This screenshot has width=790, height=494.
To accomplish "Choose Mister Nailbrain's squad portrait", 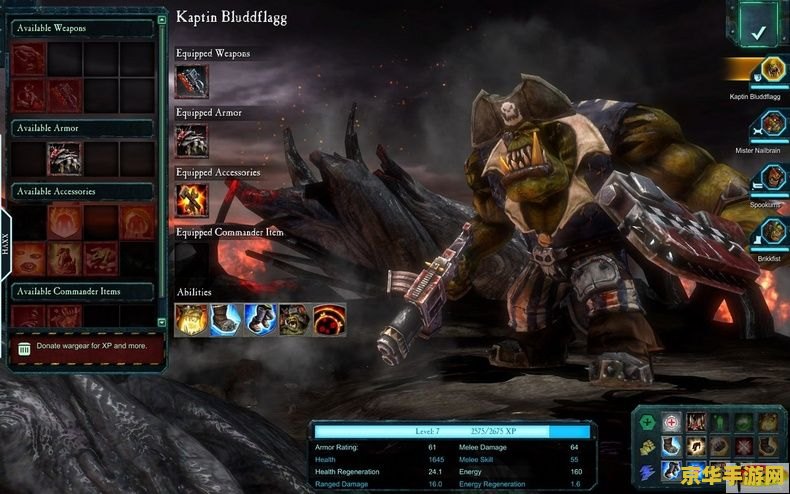I will point(769,126).
